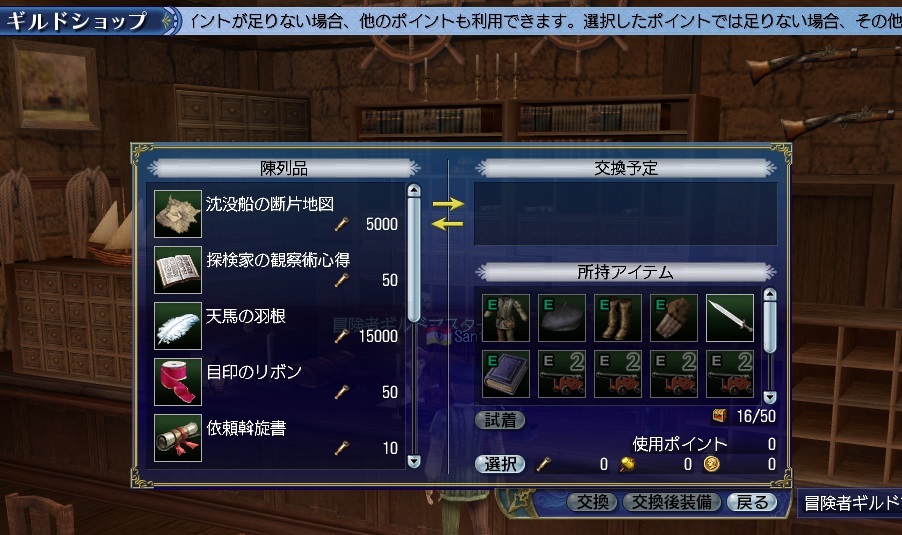Select the equipped jacket in inventory

(x=506, y=318)
